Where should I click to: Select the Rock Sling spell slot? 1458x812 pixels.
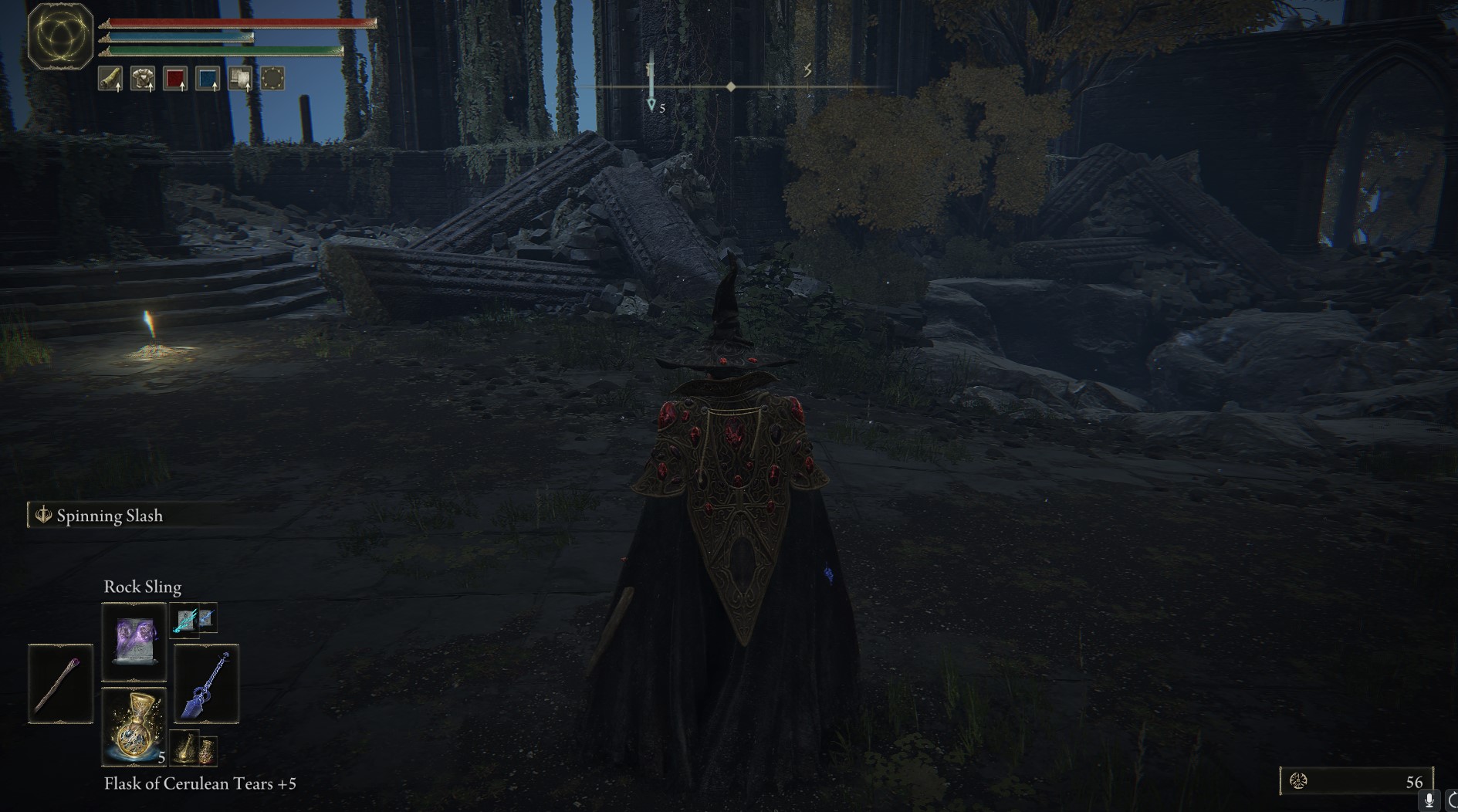[134, 640]
